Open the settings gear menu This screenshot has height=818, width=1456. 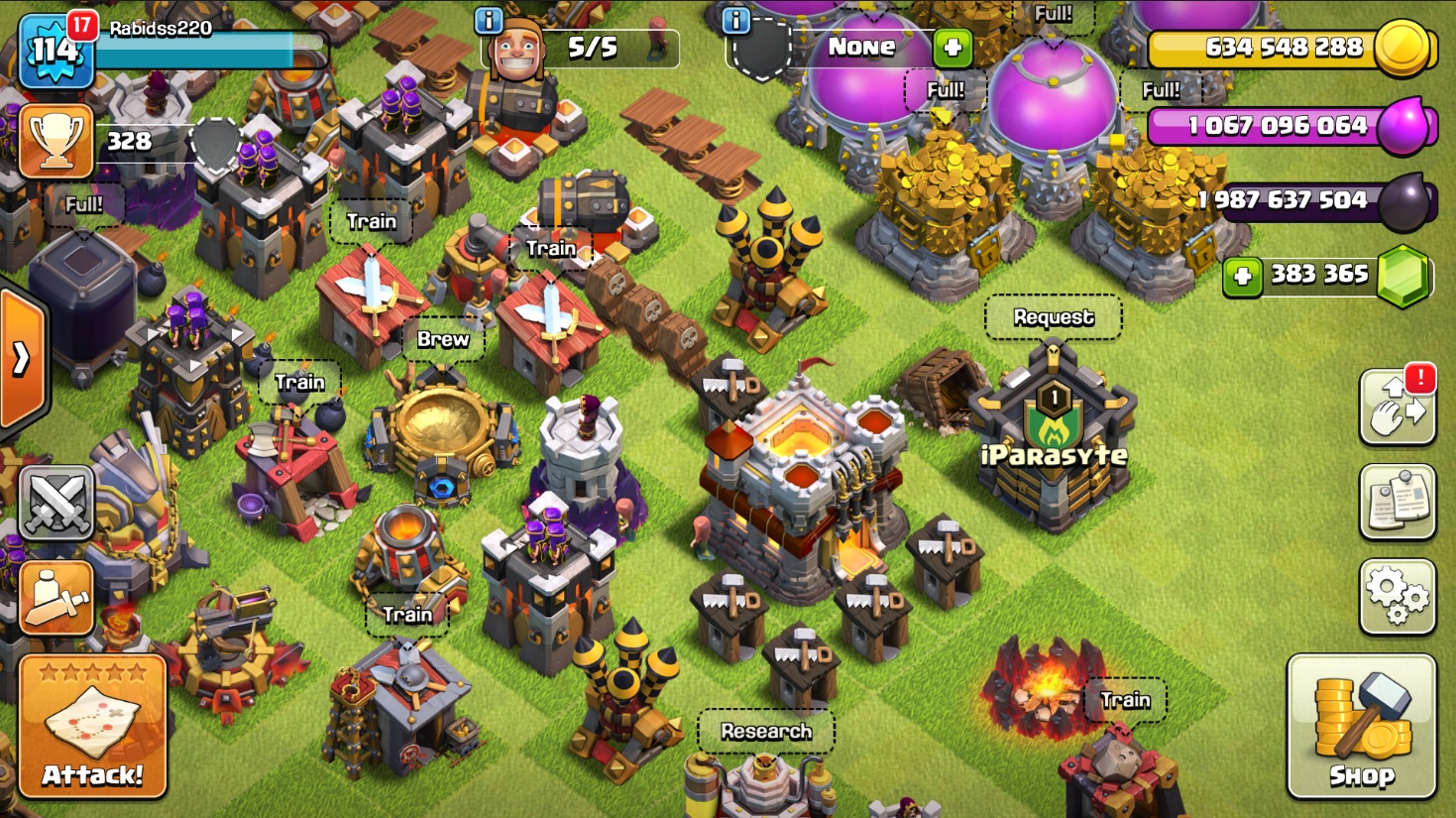point(1397,596)
